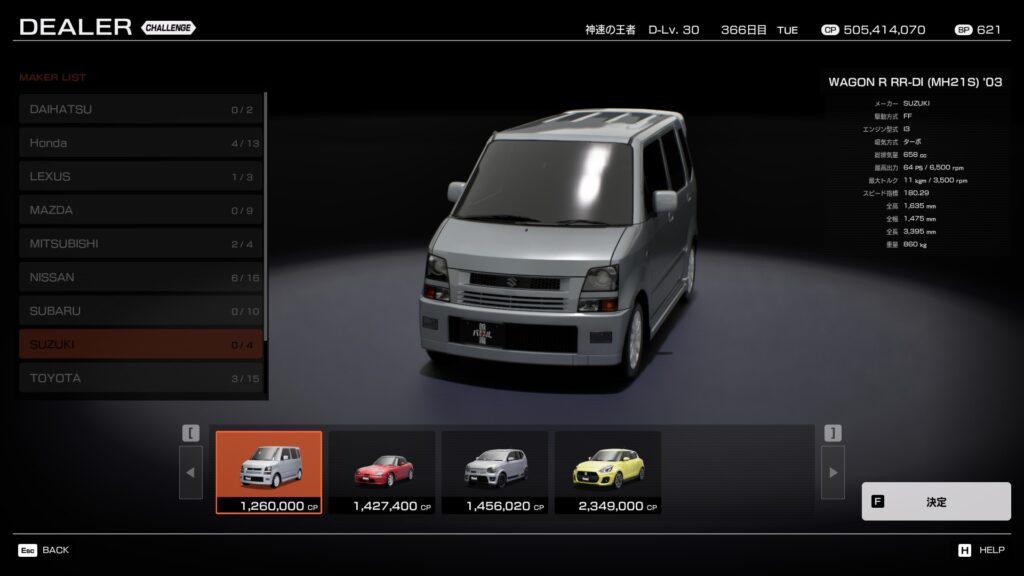Confirm with the 決定 button

pos(935,501)
